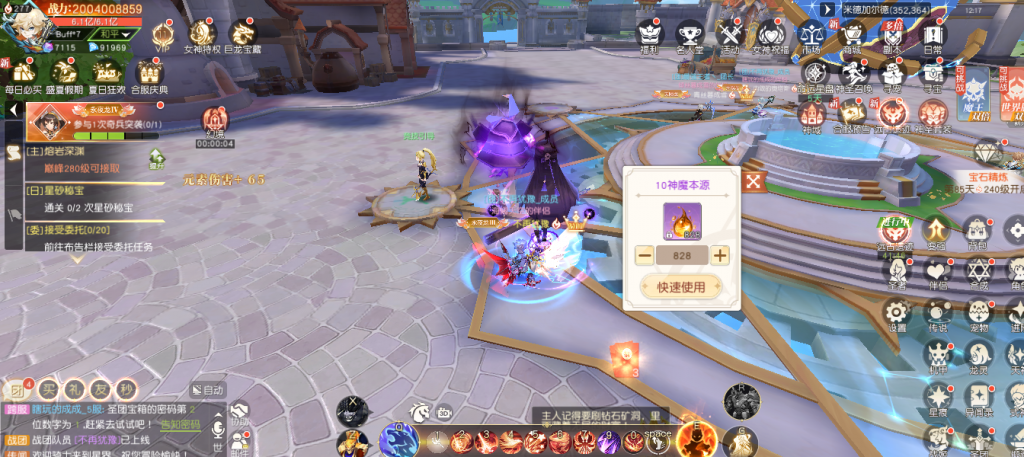Viewport: 1024px width, 457px height.
Task: Open the 设置 settings gear icon
Action: (x=897, y=313)
